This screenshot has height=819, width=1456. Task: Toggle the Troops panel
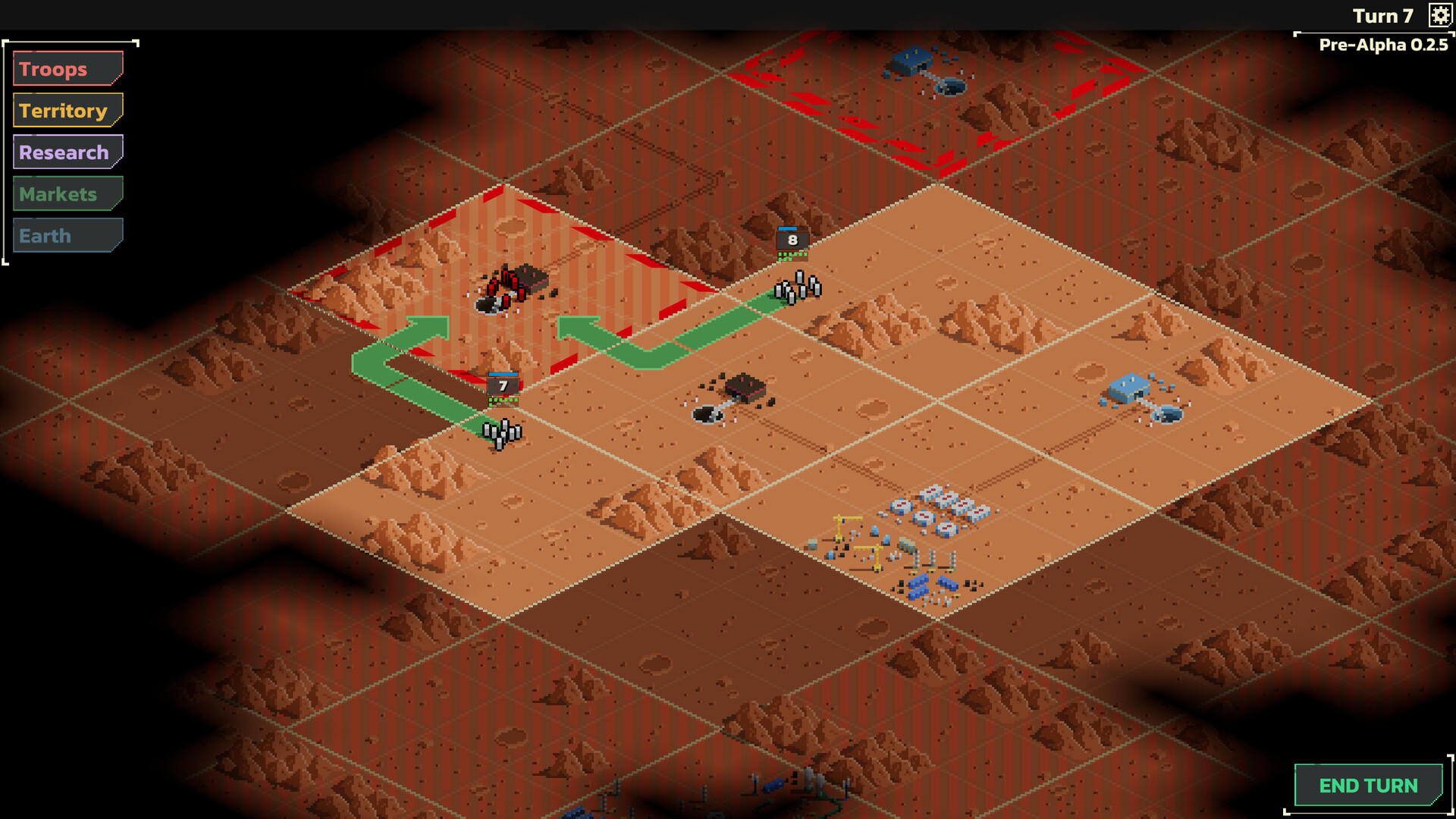[67, 68]
